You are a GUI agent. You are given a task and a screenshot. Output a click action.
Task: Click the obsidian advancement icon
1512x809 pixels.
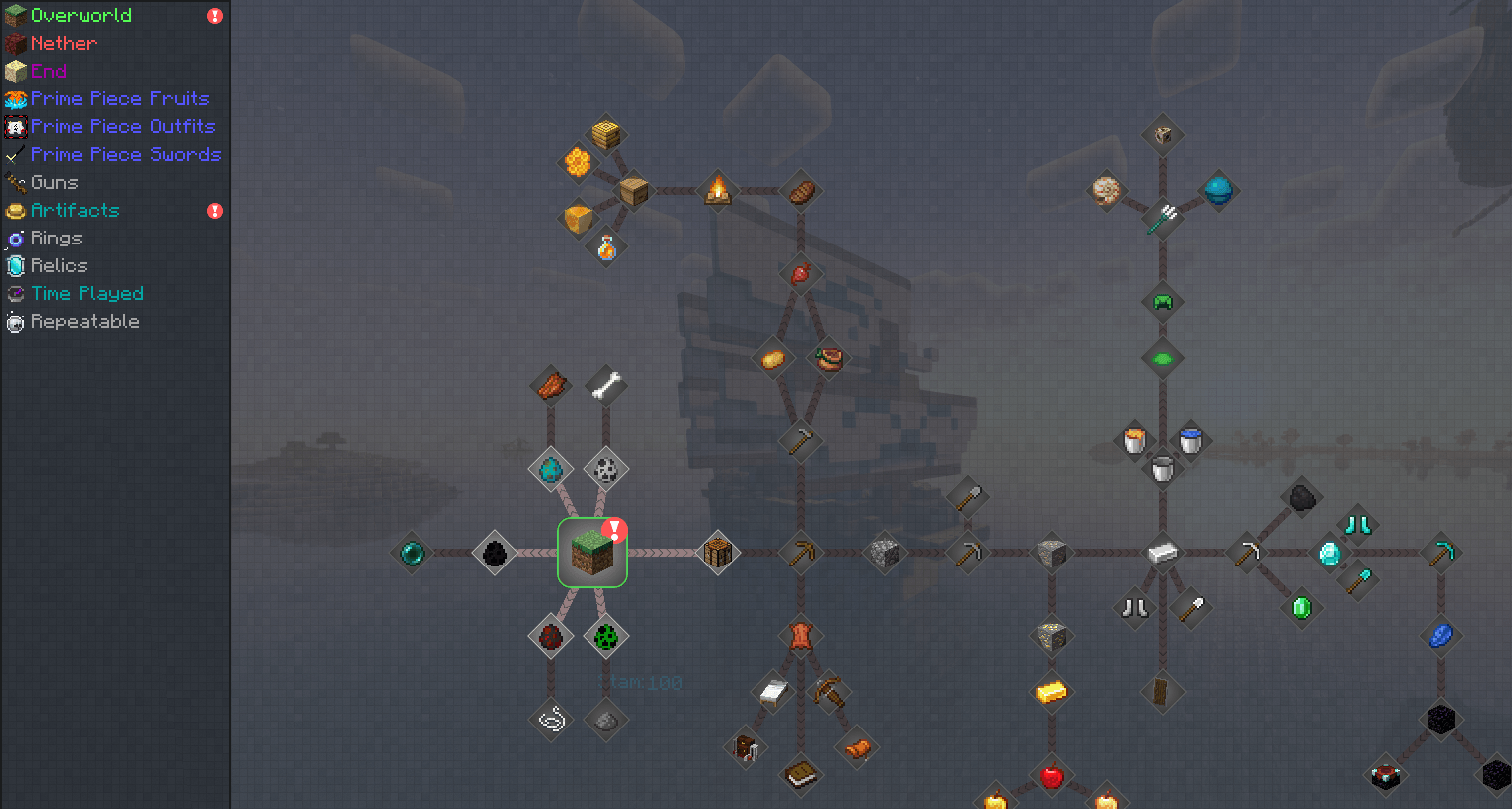point(1441,719)
